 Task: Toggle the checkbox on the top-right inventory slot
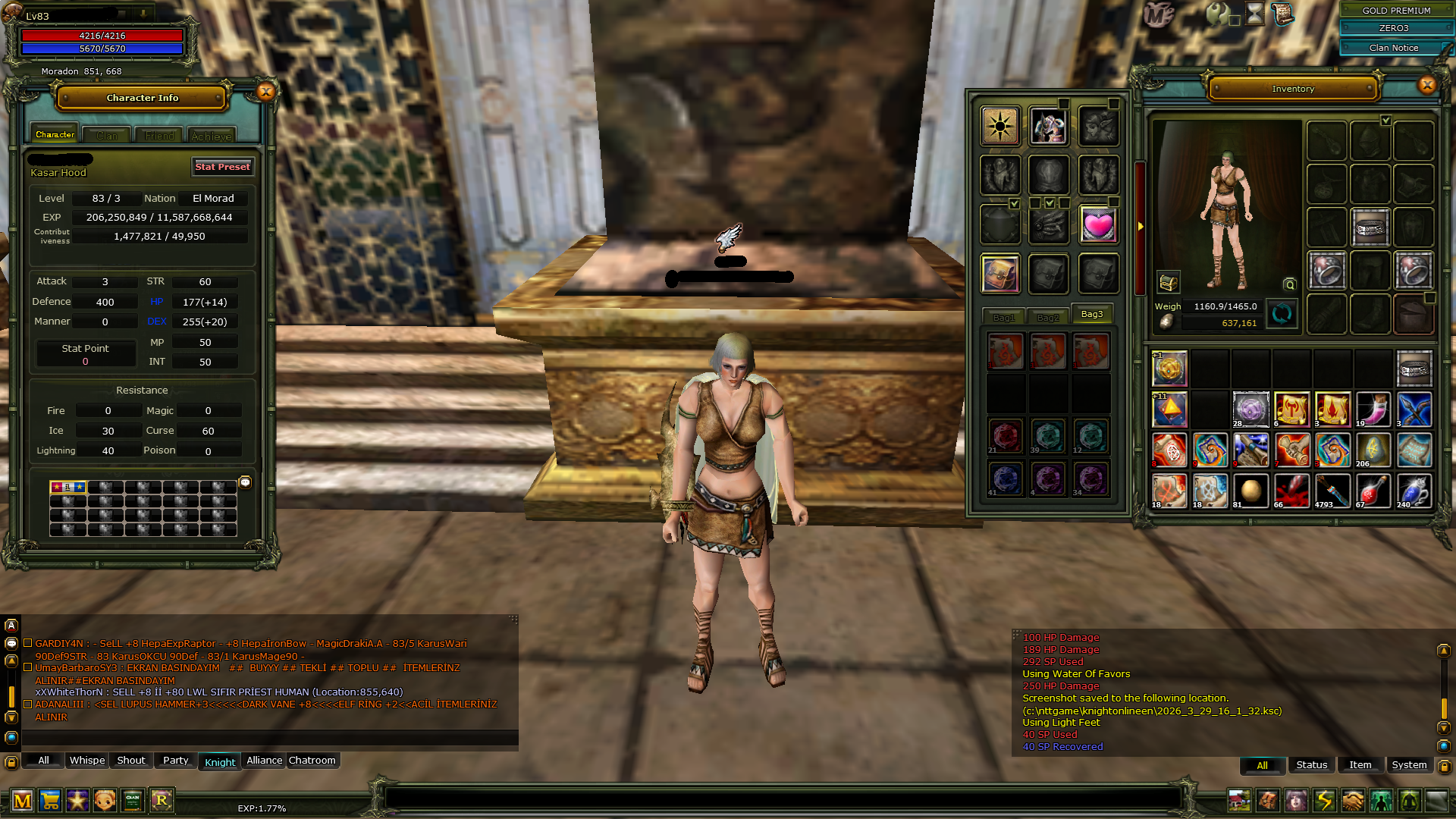[1388, 119]
